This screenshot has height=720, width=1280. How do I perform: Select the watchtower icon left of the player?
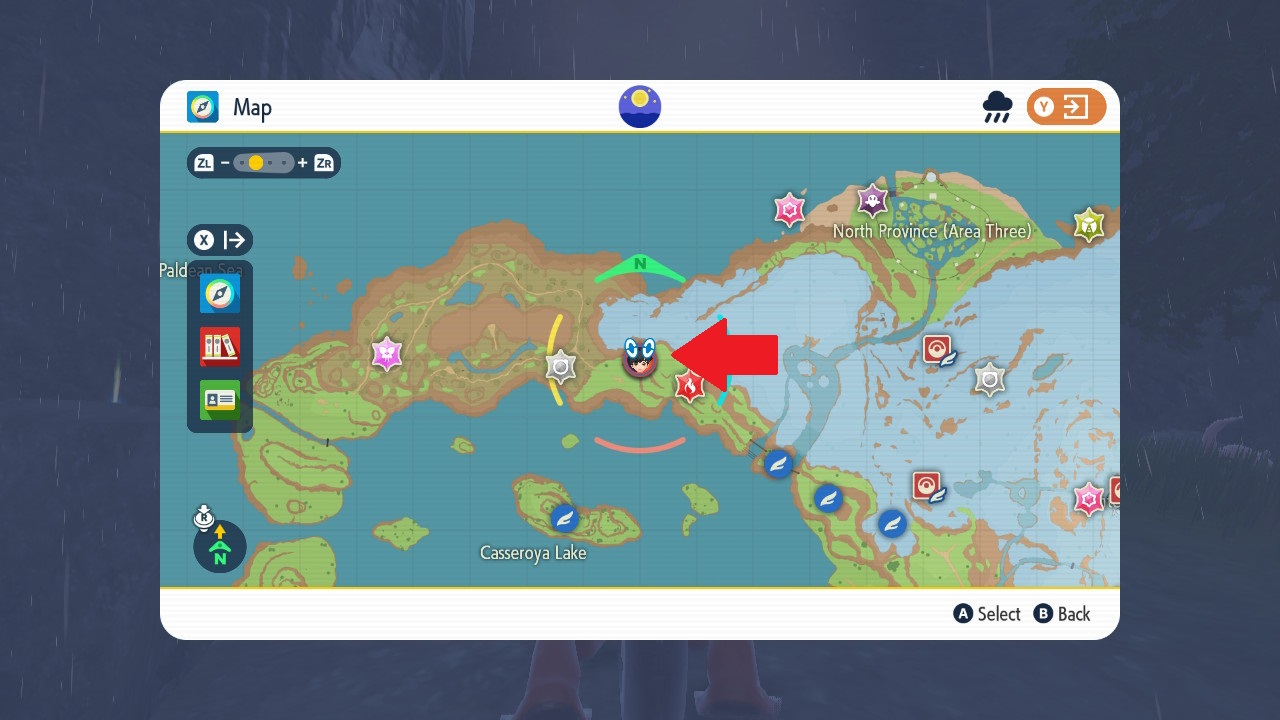tap(561, 368)
